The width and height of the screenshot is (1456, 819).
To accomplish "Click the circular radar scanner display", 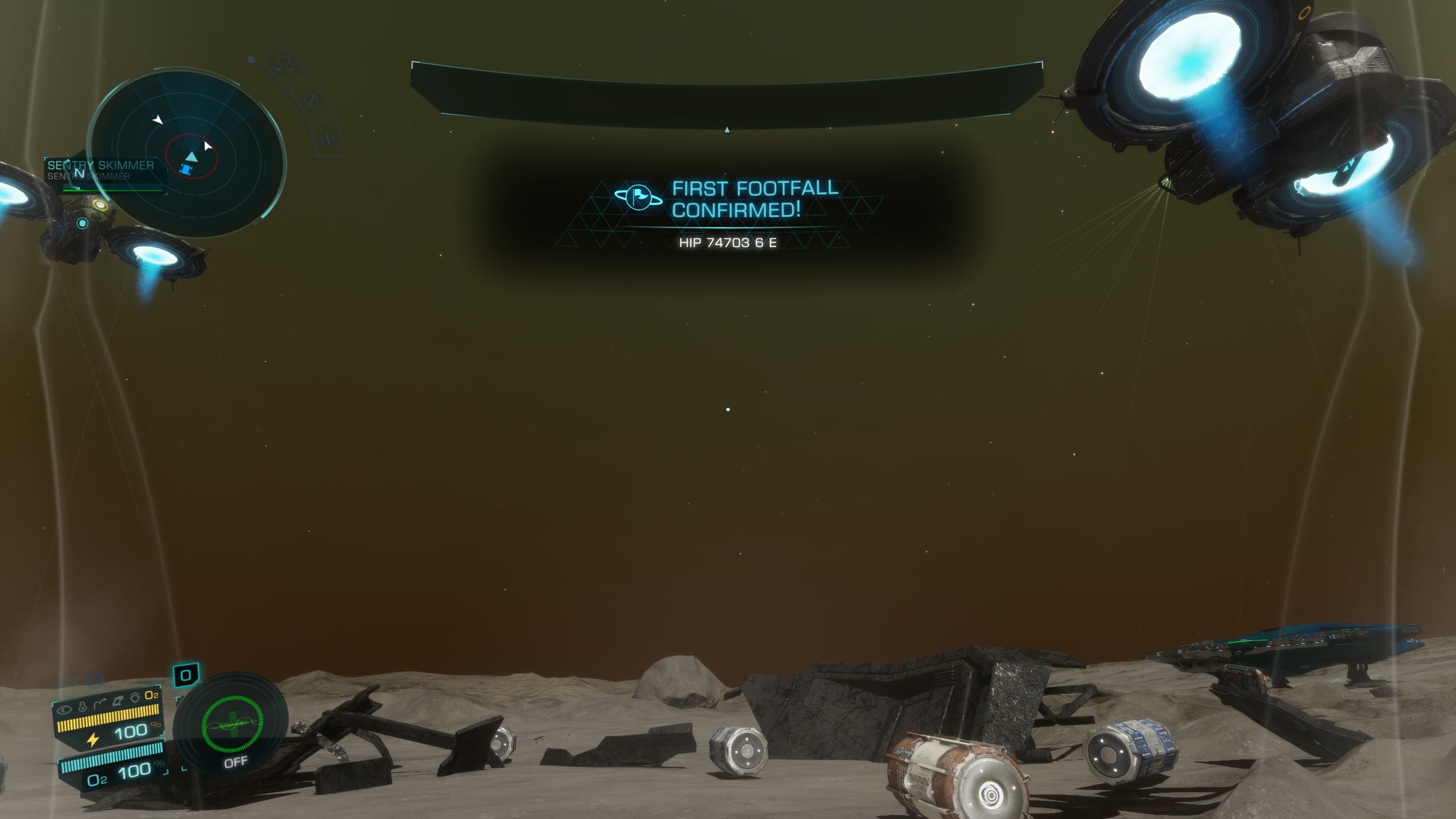I will [x=188, y=152].
